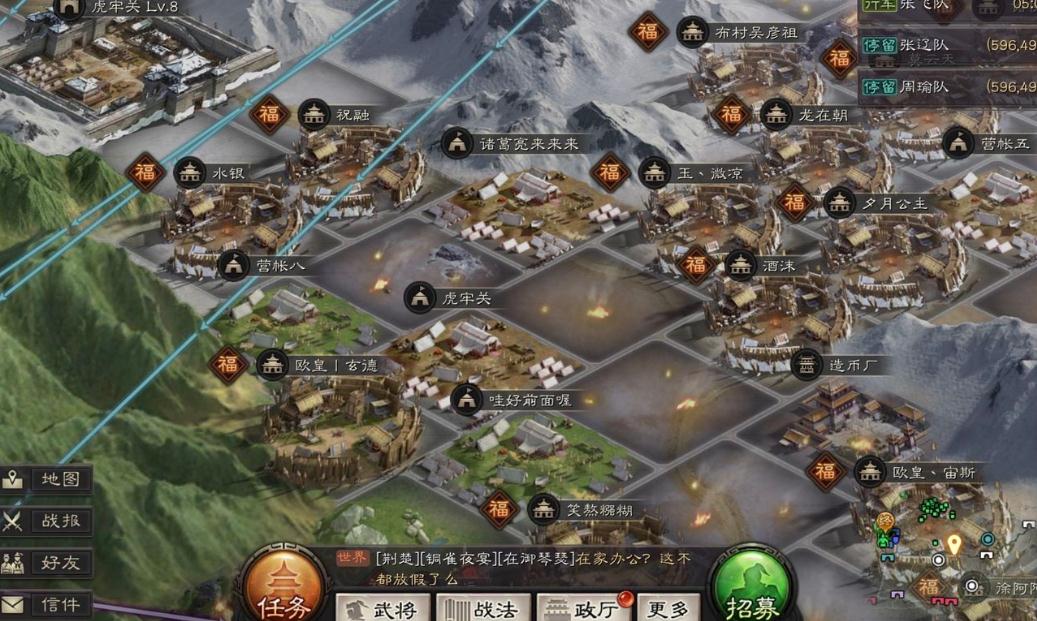
Task: Select the 祝融 player city label
Action: point(352,115)
